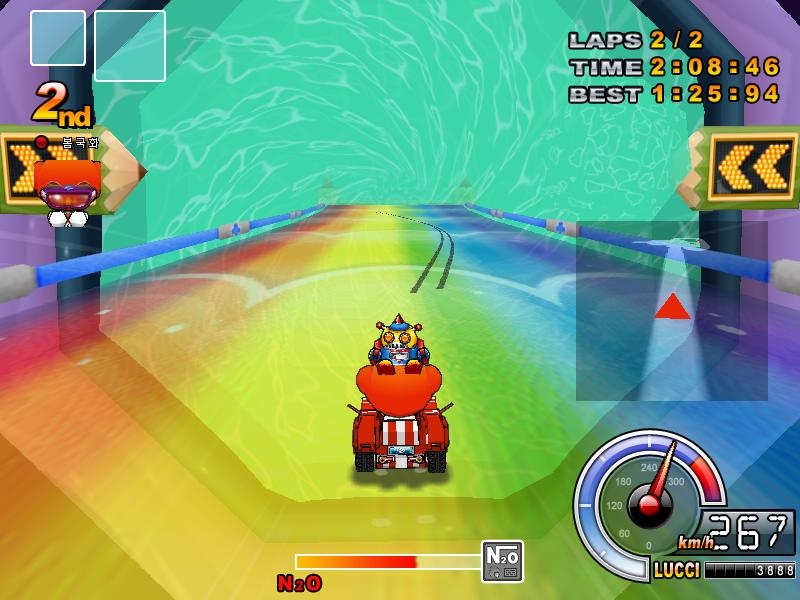
Task: Select the red player arrow on the minimap
Action: point(672,306)
